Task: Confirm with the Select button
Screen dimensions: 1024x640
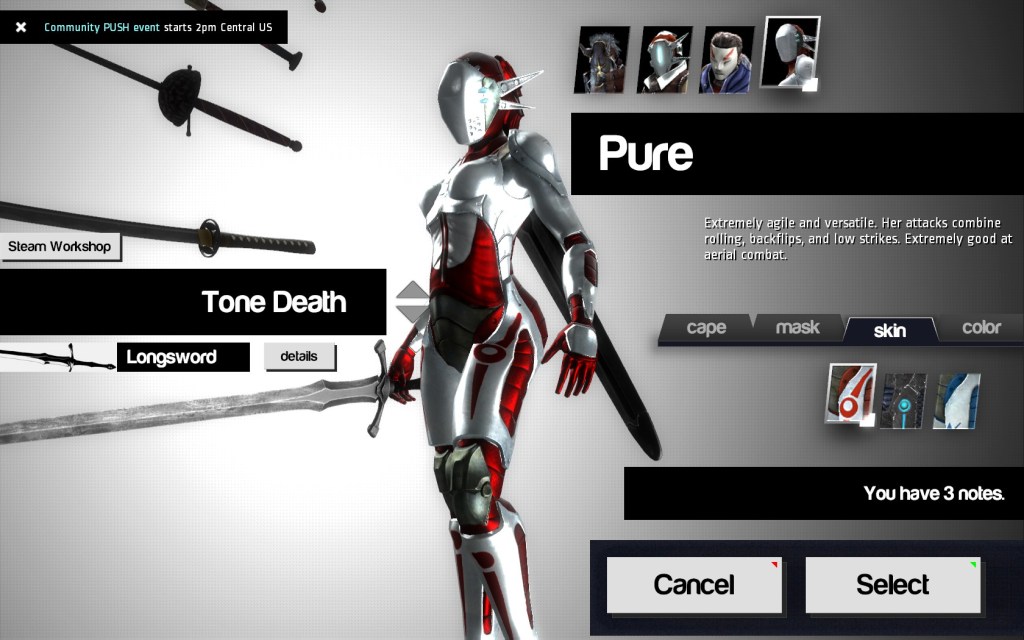Action: pyautogui.click(x=892, y=584)
